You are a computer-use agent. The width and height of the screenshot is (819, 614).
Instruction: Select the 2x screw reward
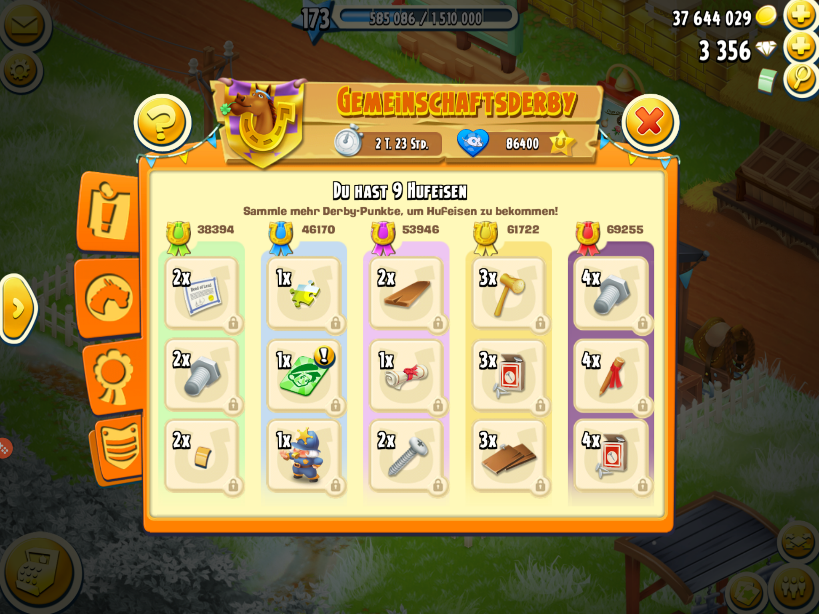click(406, 456)
